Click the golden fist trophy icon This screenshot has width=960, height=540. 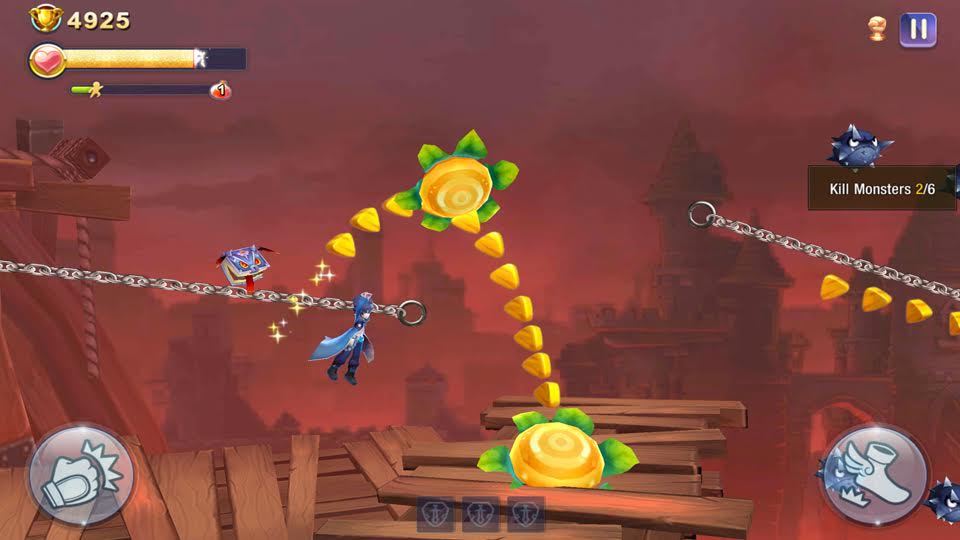click(x=877, y=29)
